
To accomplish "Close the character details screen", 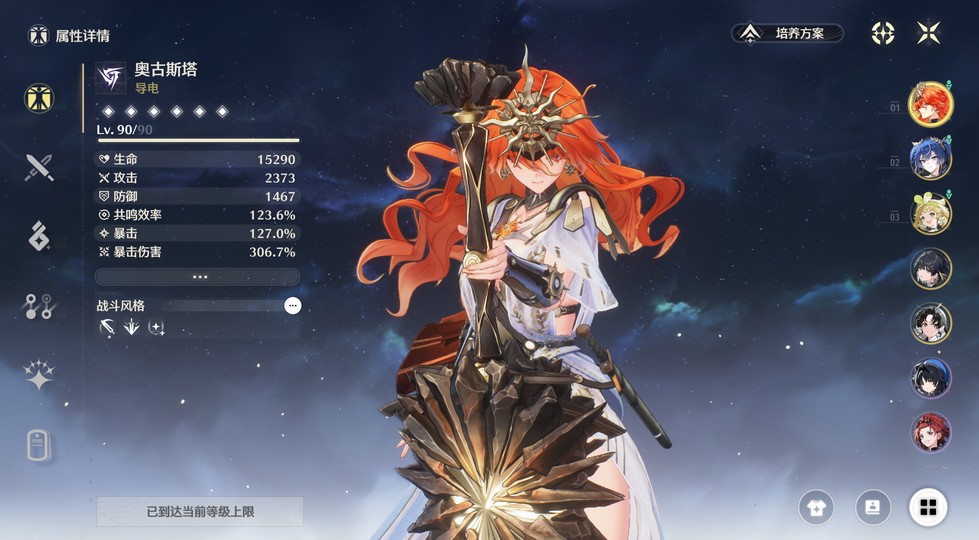I will pos(928,33).
